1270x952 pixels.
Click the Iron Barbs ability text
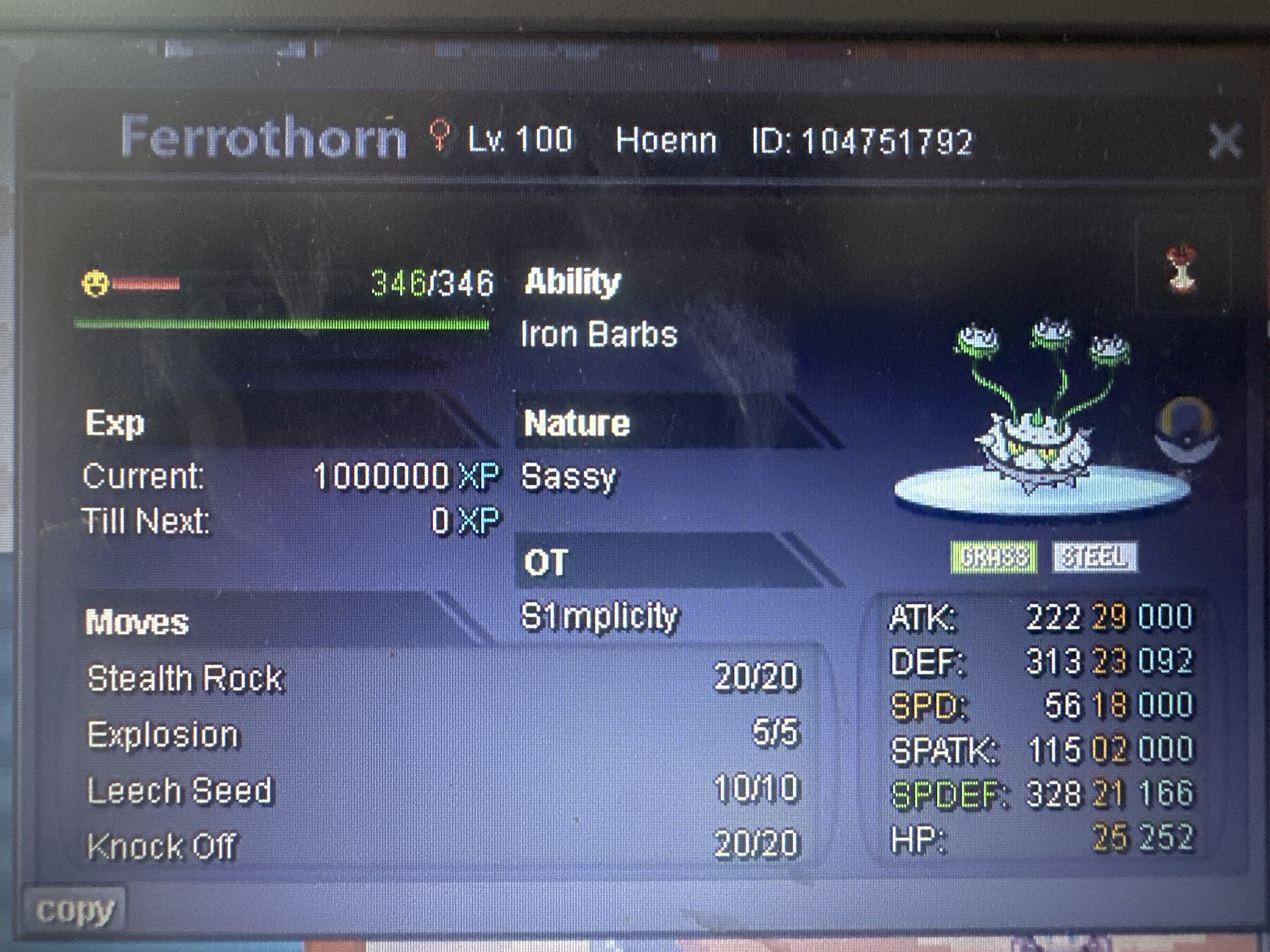pyautogui.click(x=599, y=335)
